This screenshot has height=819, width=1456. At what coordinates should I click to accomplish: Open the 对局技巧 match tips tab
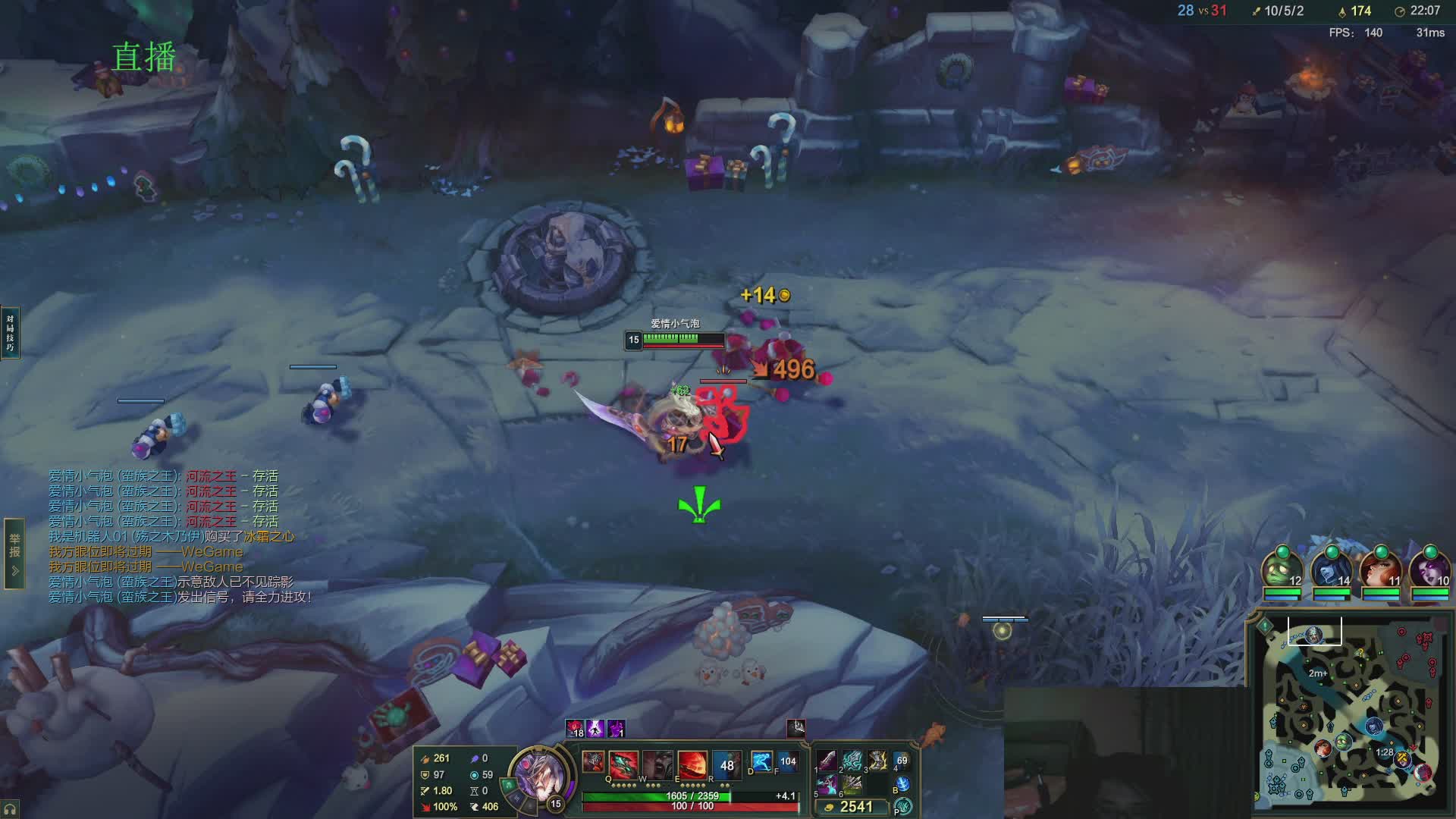point(10,332)
